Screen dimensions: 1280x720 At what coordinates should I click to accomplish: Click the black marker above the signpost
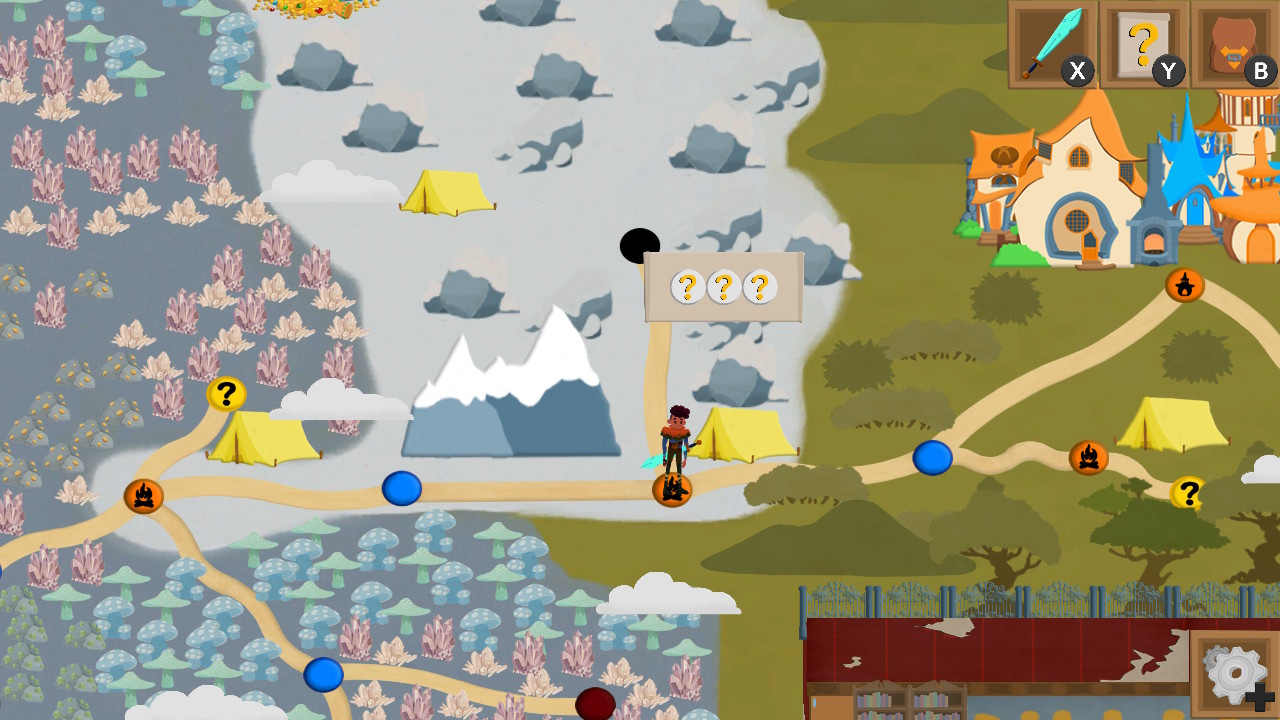coord(639,243)
